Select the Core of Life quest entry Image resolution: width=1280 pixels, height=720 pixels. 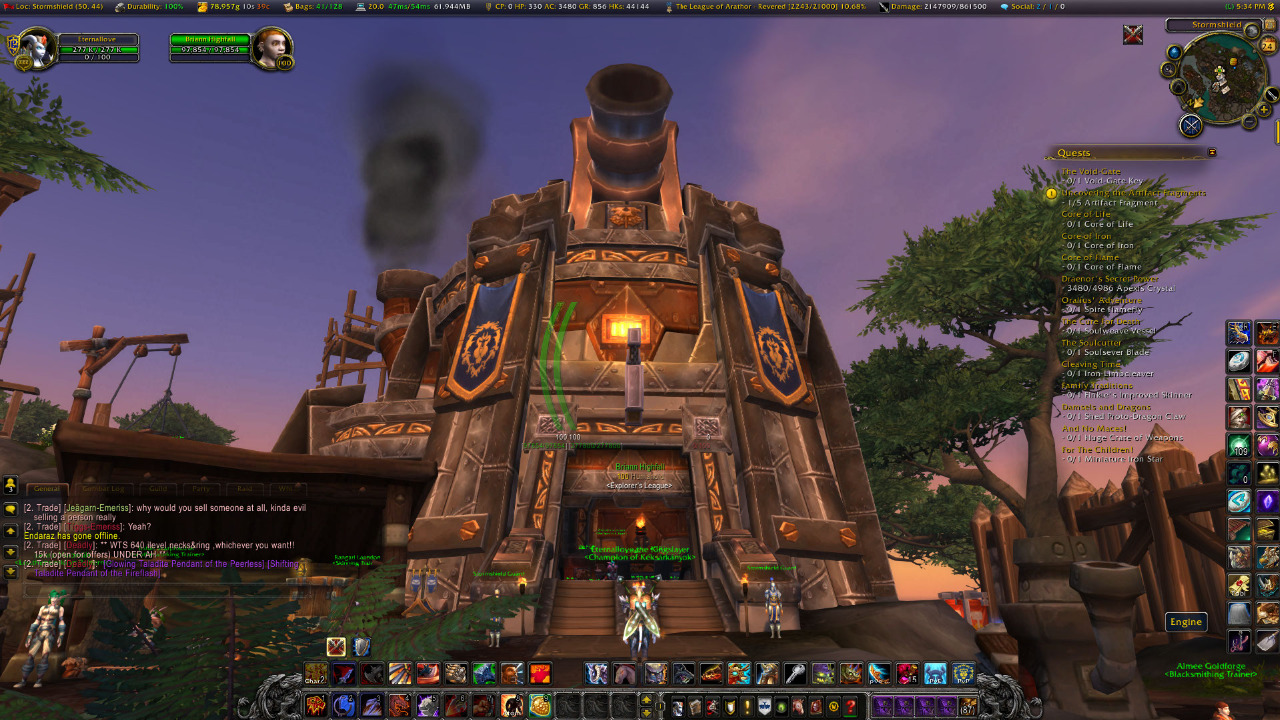point(1085,214)
